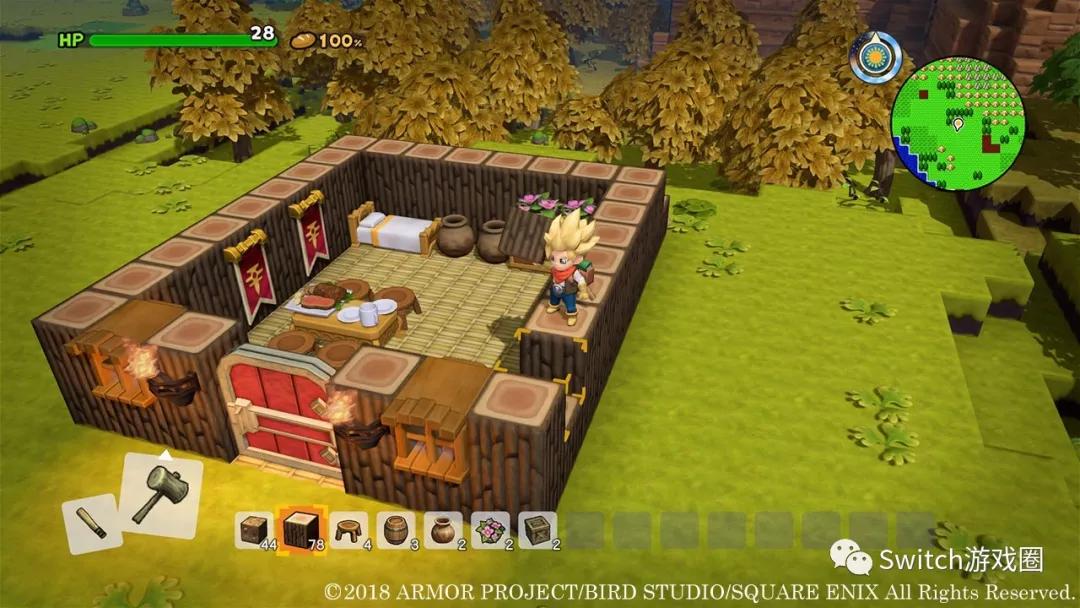This screenshot has height=608, width=1080.
Task: Click the sun day-night clock icon
Action: click(x=876, y=57)
